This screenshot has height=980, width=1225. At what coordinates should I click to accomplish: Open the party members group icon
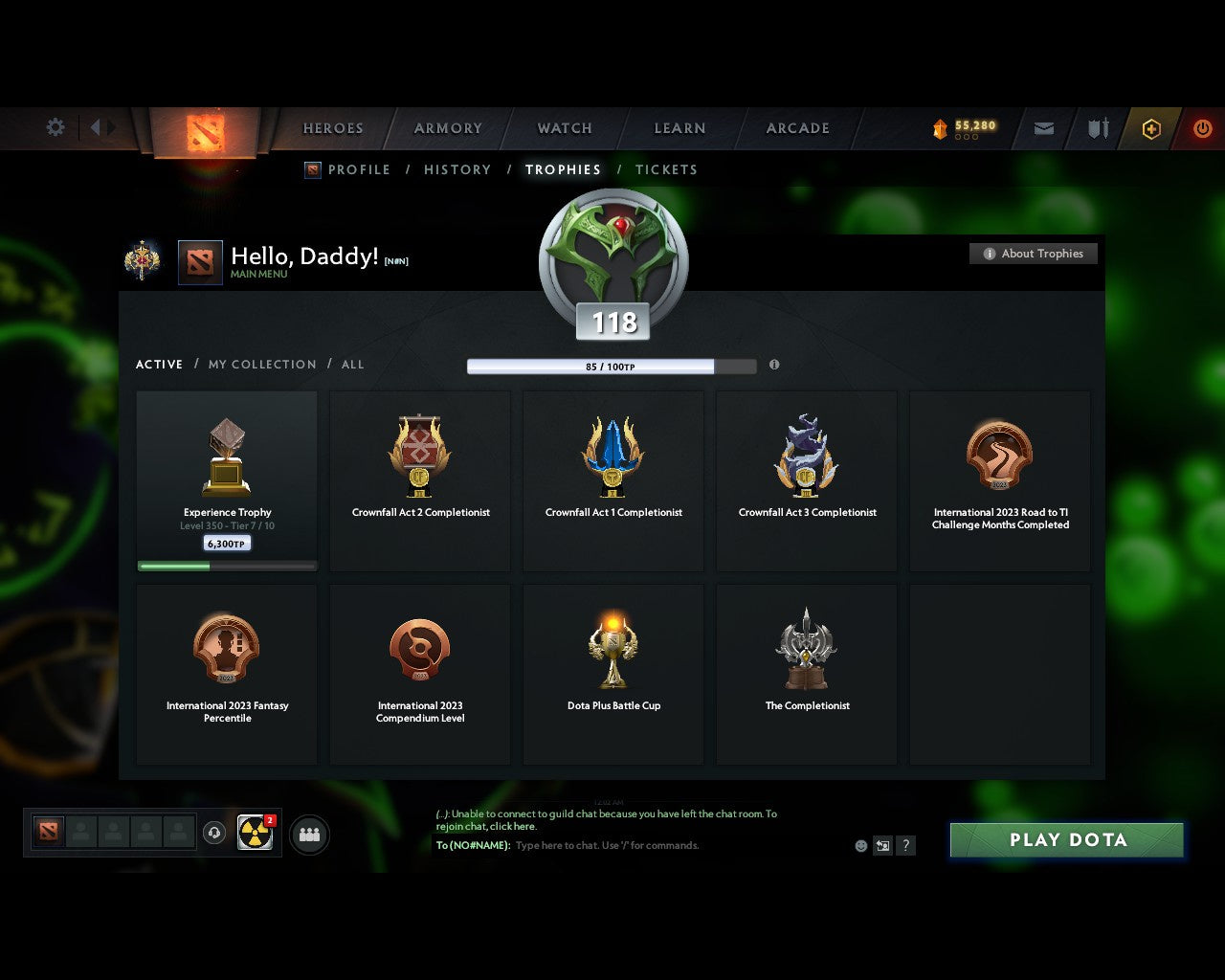pyautogui.click(x=308, y=834)
